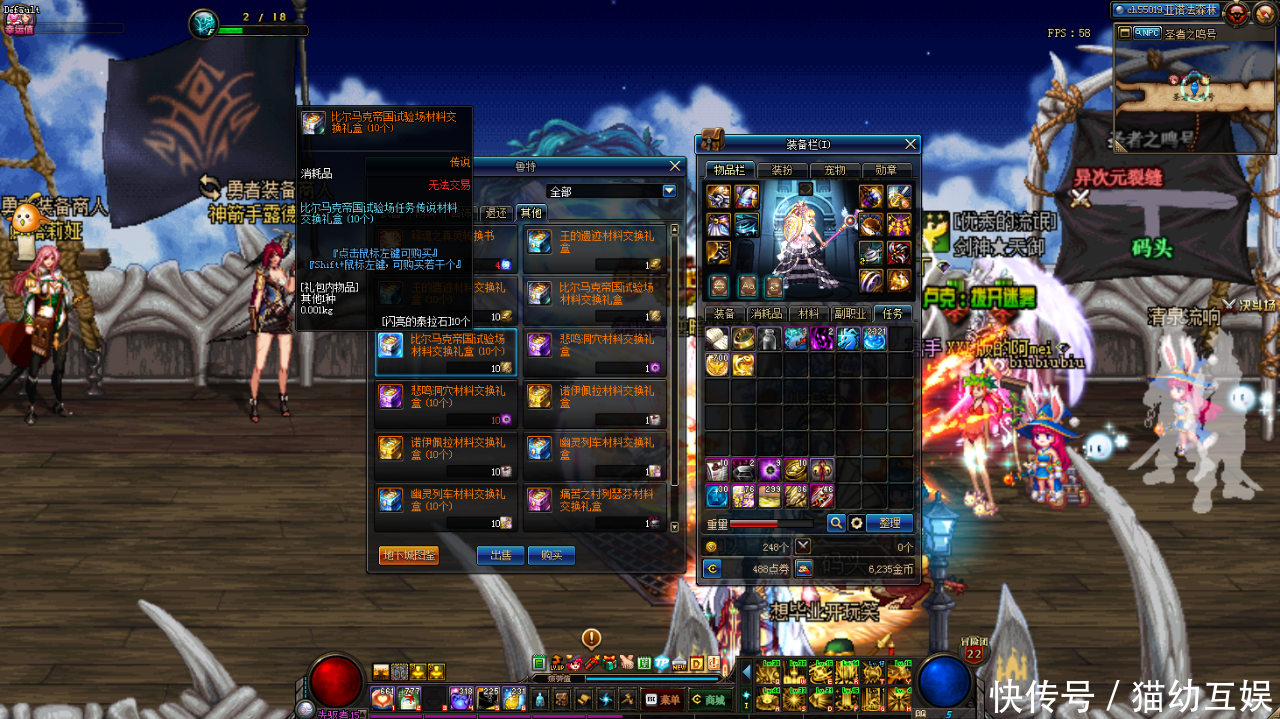Click the inventory search magnifier button
The image size is (1280, 719).
pos(836,523)
